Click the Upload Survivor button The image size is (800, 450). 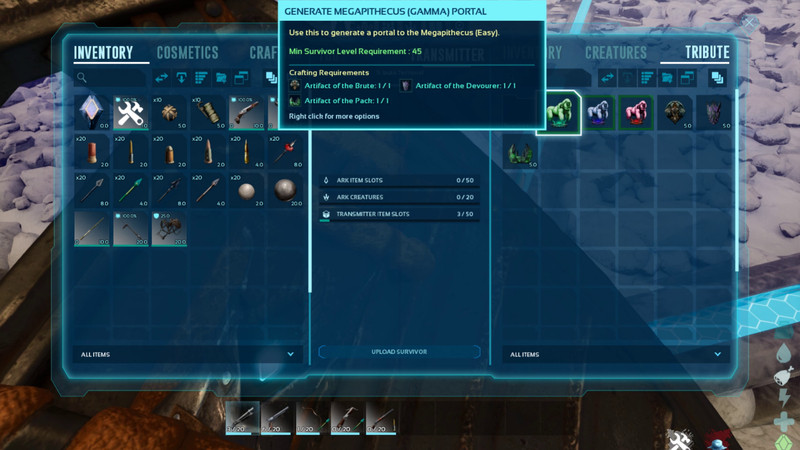pos(399,352)
